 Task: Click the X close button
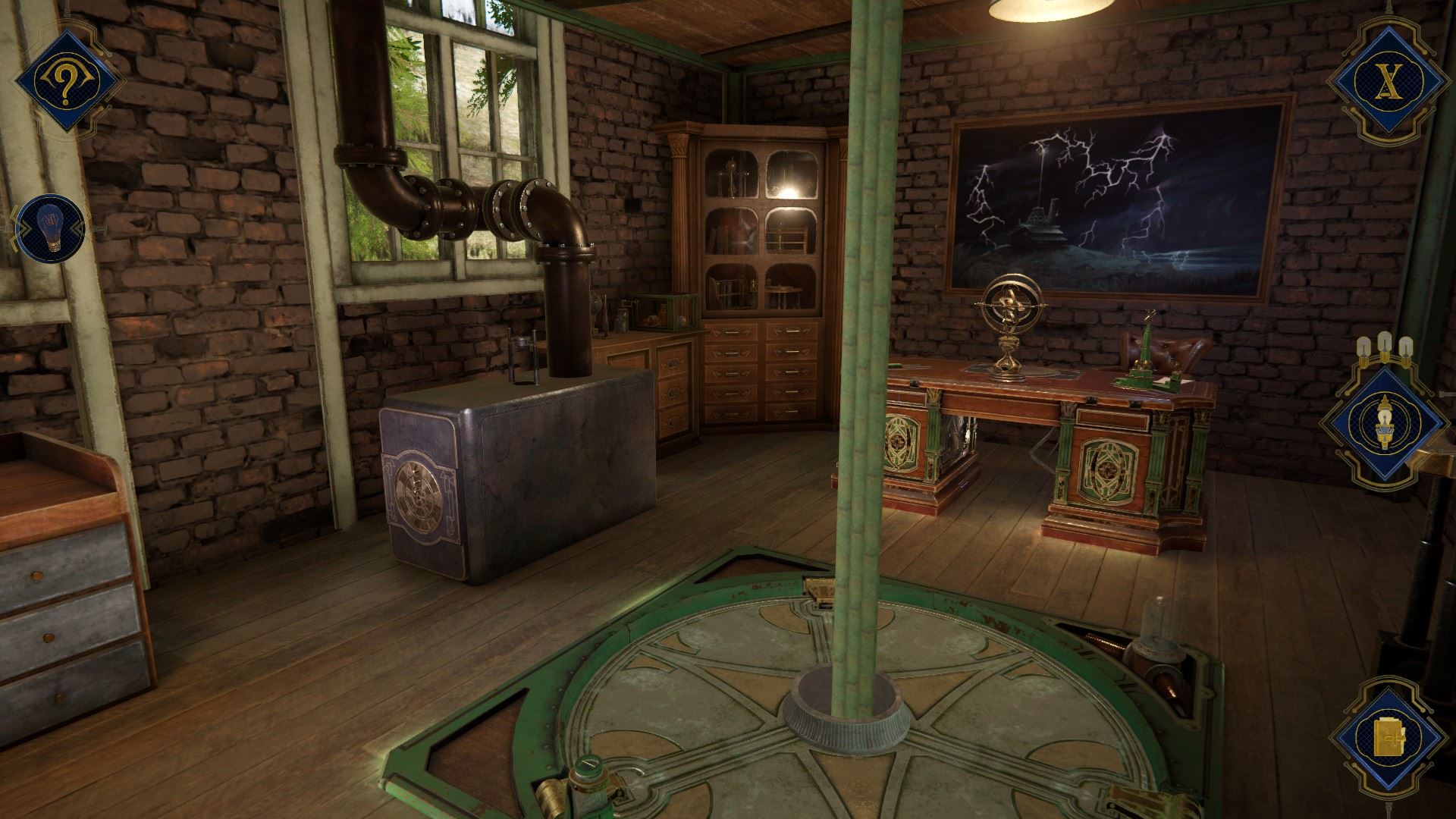click(x=1385, y=80)
